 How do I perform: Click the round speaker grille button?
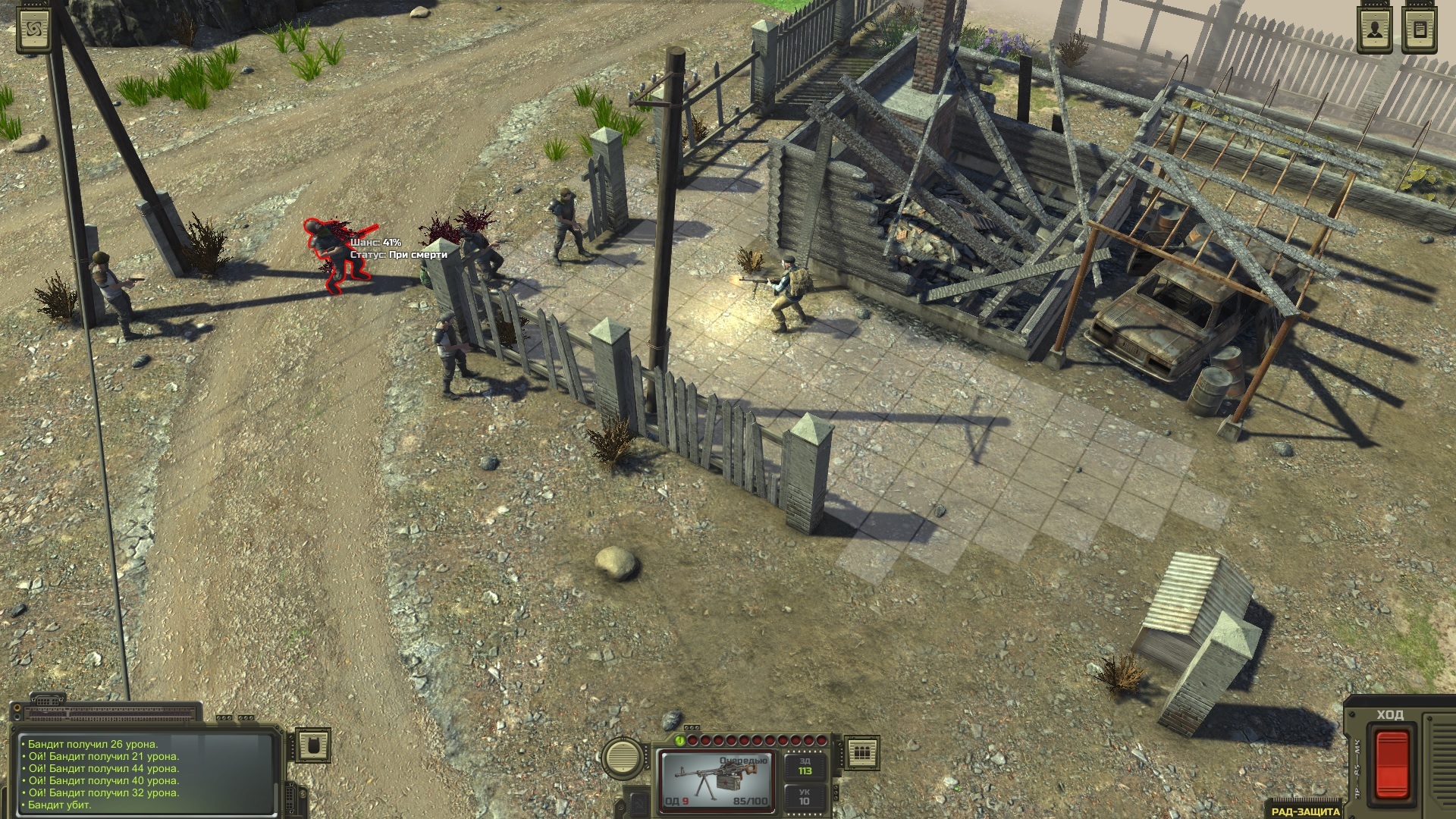(x=624, y=756)
